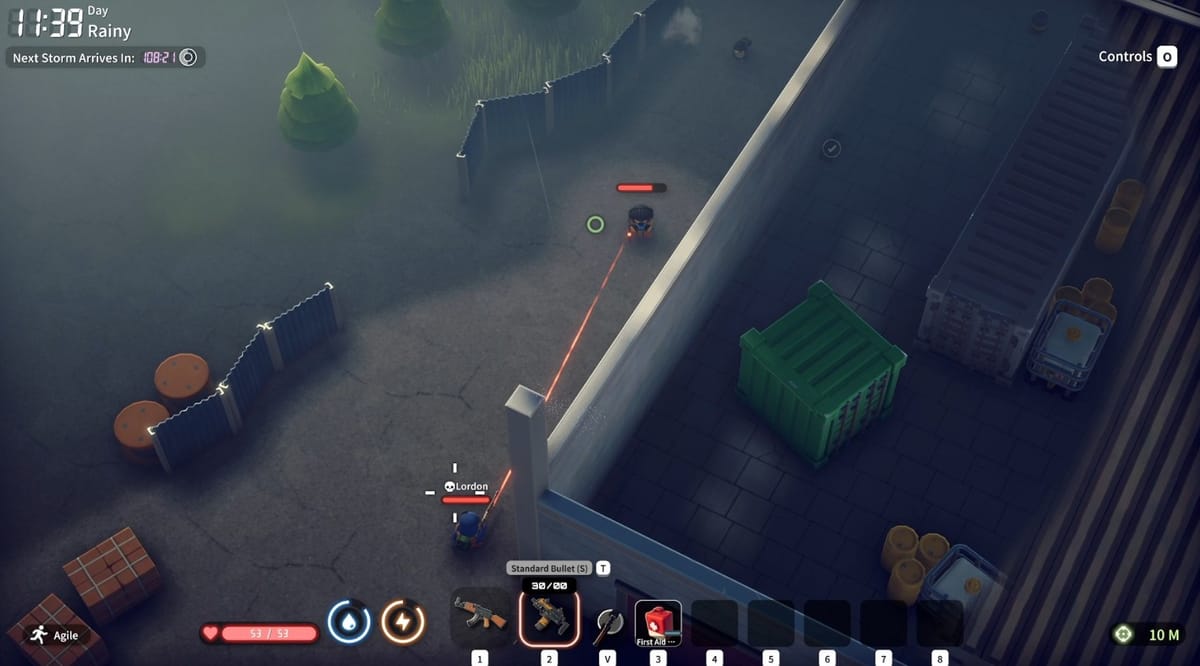The height and width of the screenshot is (666, 1200).
Task: Click the water droplet thirst icon
Action: [349, 623]
